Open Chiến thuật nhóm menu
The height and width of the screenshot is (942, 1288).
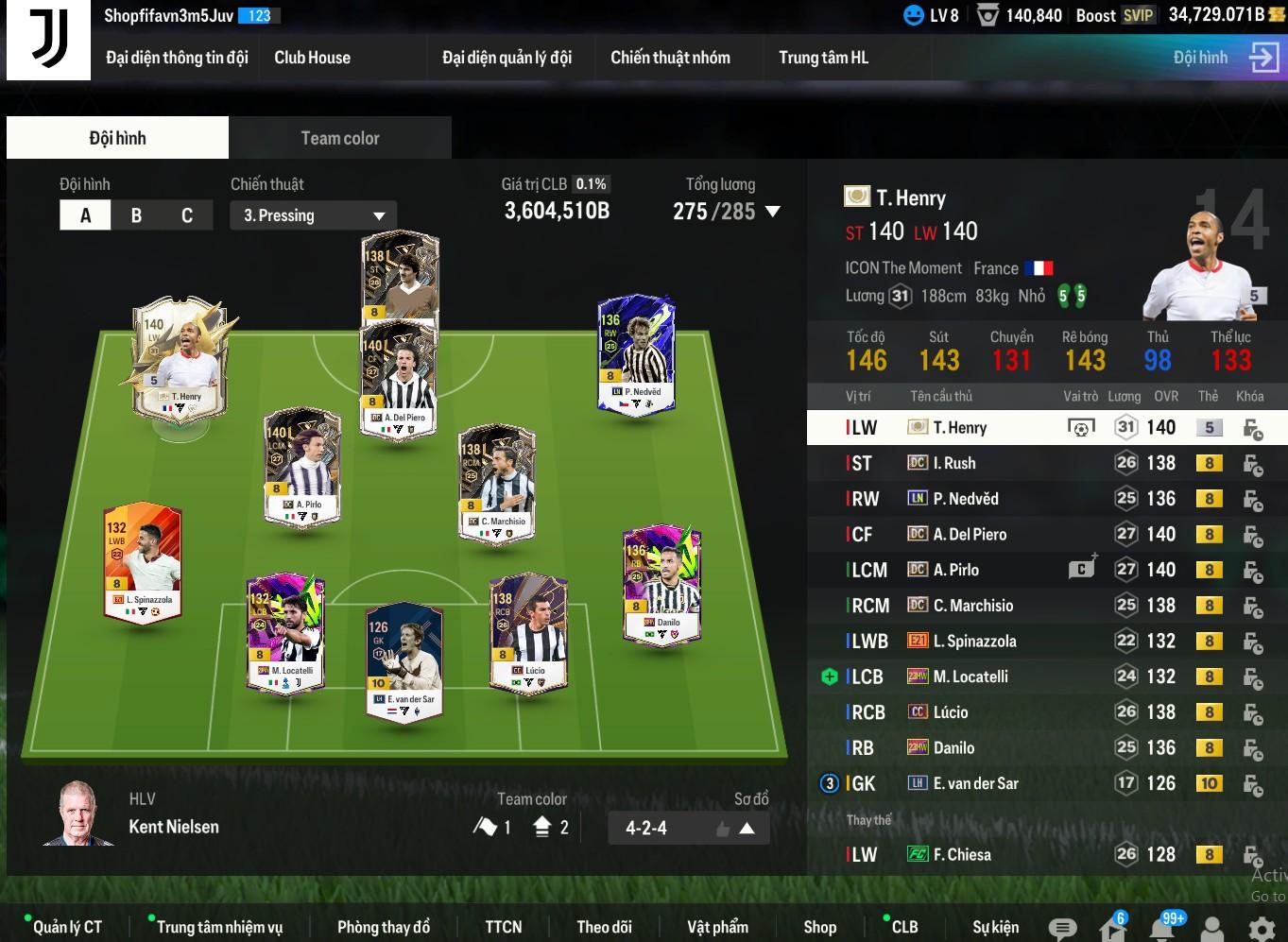670,58
